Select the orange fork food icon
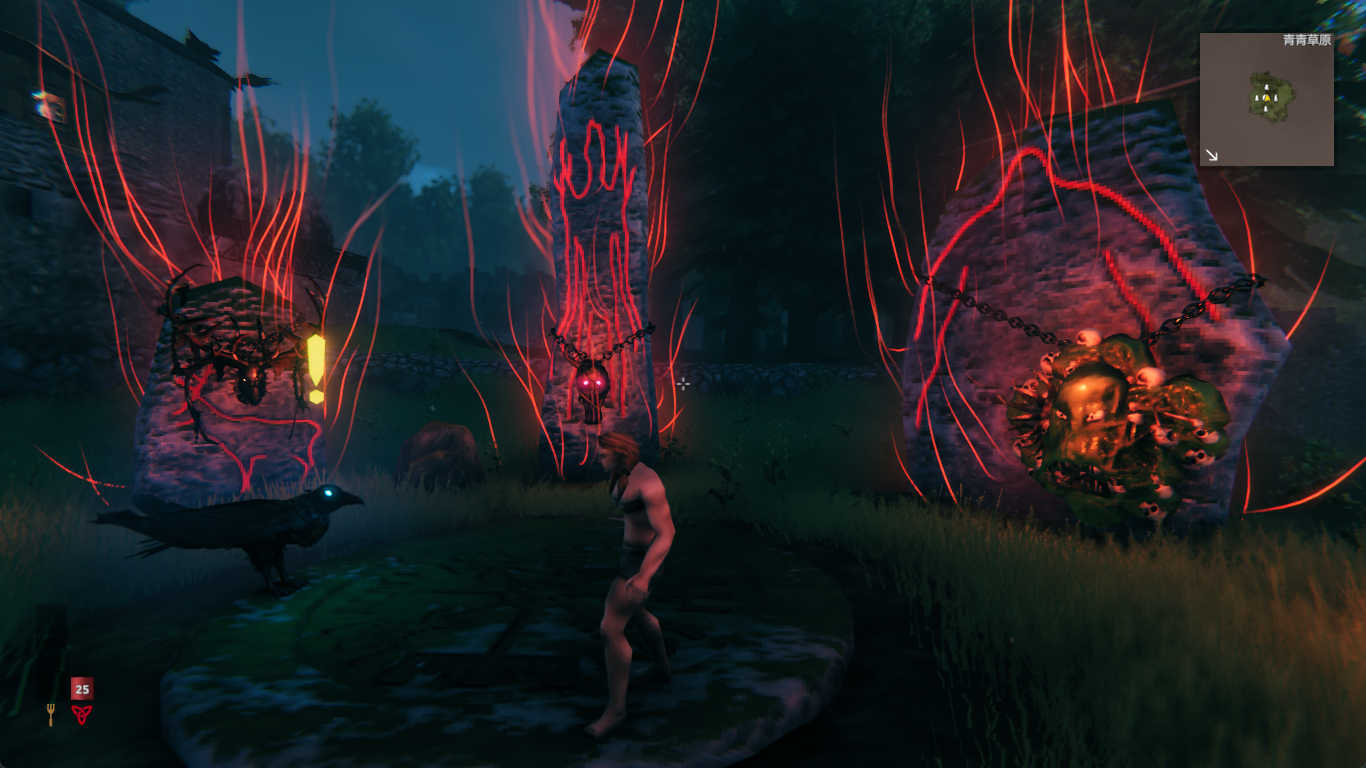This screenshot has width=1366, height=768. 50,714
